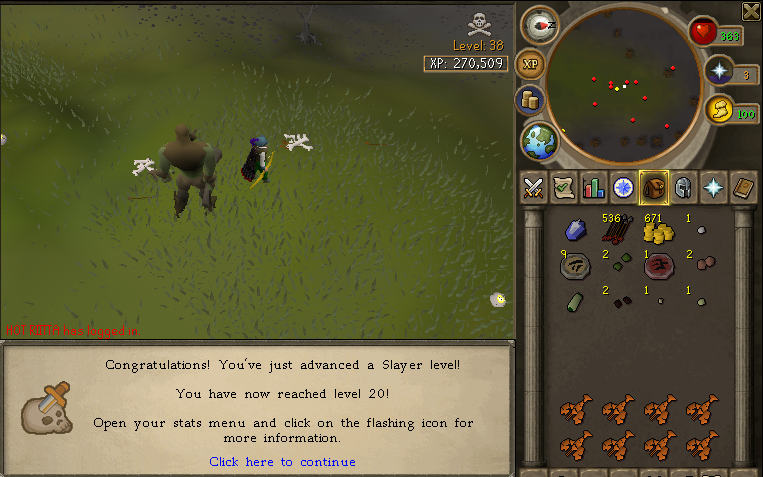
Task: Open the world map globe icon
Action: pyautogui.click(x=539, y=141)
